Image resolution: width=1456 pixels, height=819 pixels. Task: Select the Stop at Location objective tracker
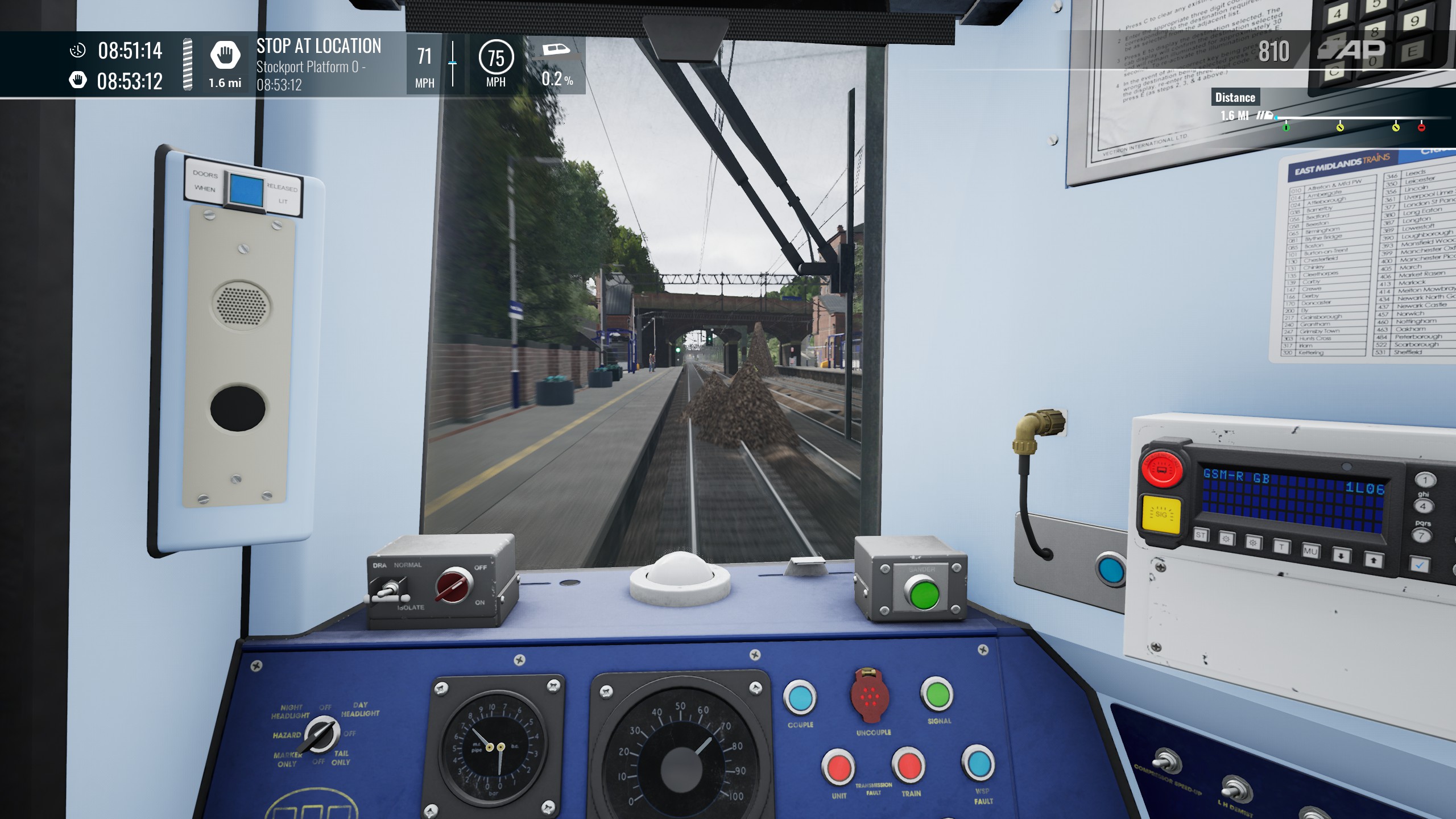point(318,63)
